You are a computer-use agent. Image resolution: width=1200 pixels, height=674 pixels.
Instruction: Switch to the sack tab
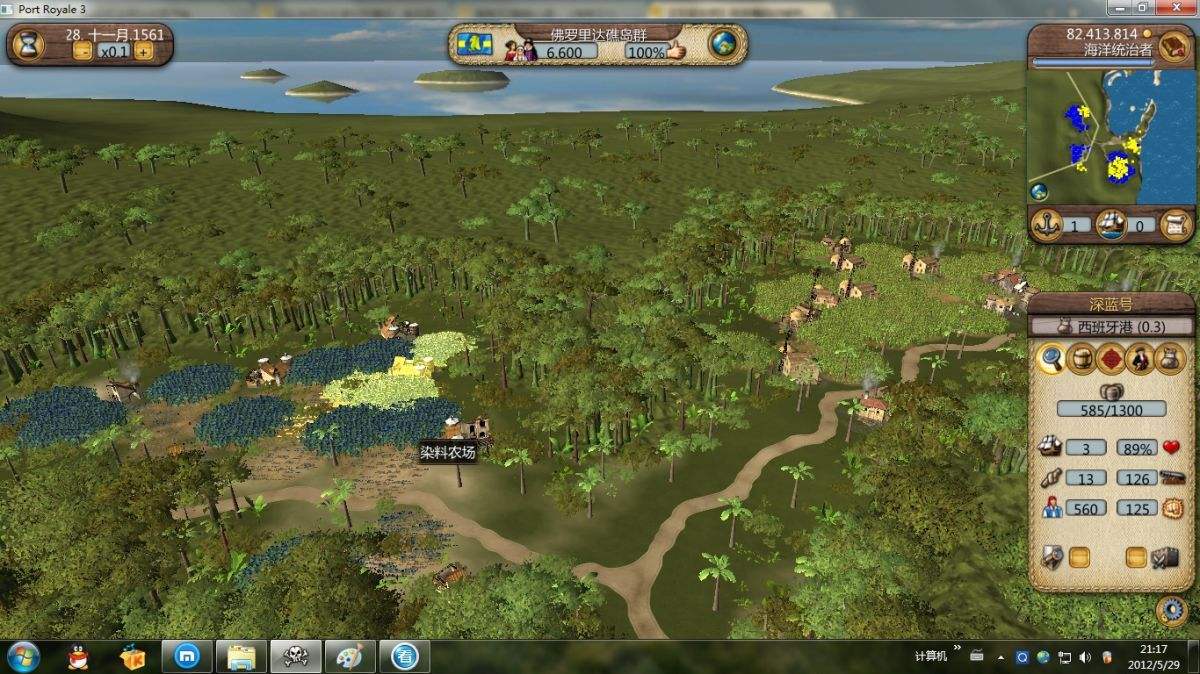pyautogui.click(x=1170, y=358)
